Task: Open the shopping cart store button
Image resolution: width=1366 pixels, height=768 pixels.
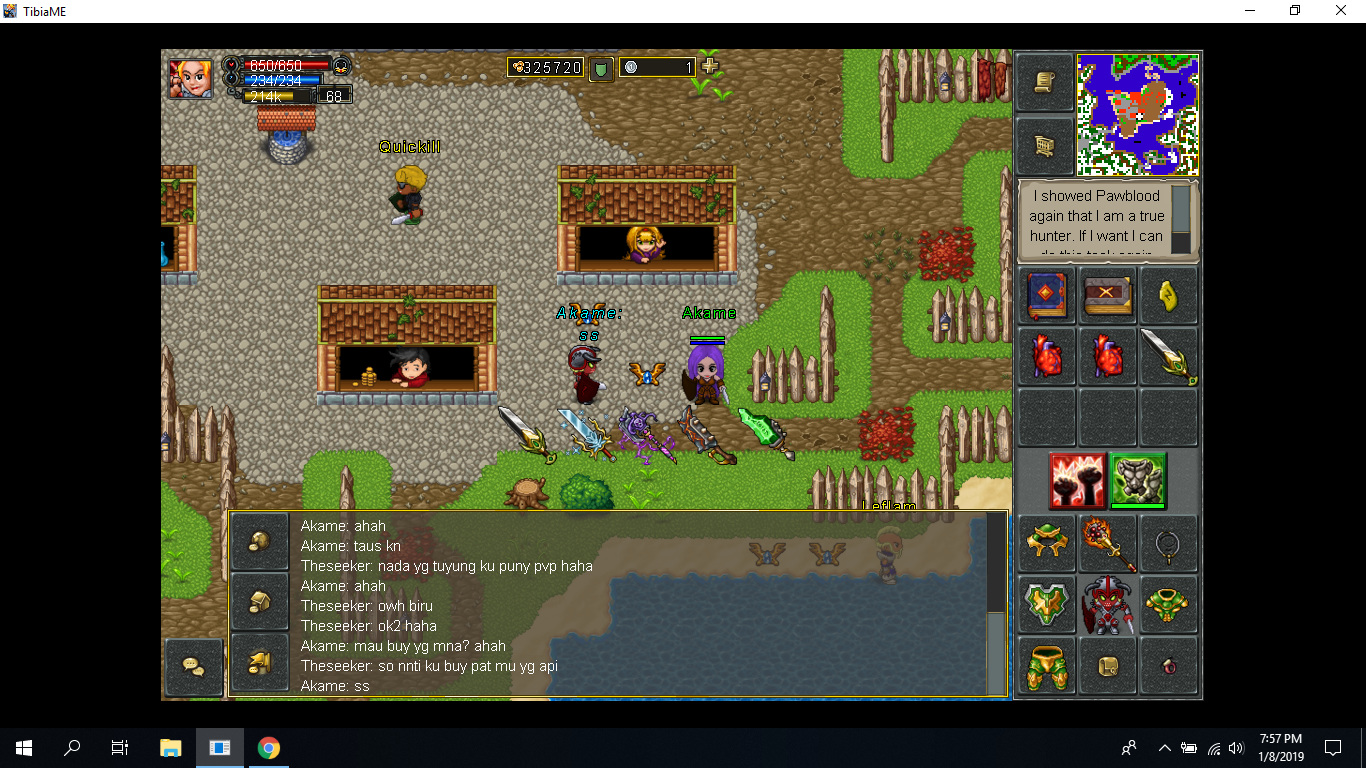Action: click(1045, 146)
